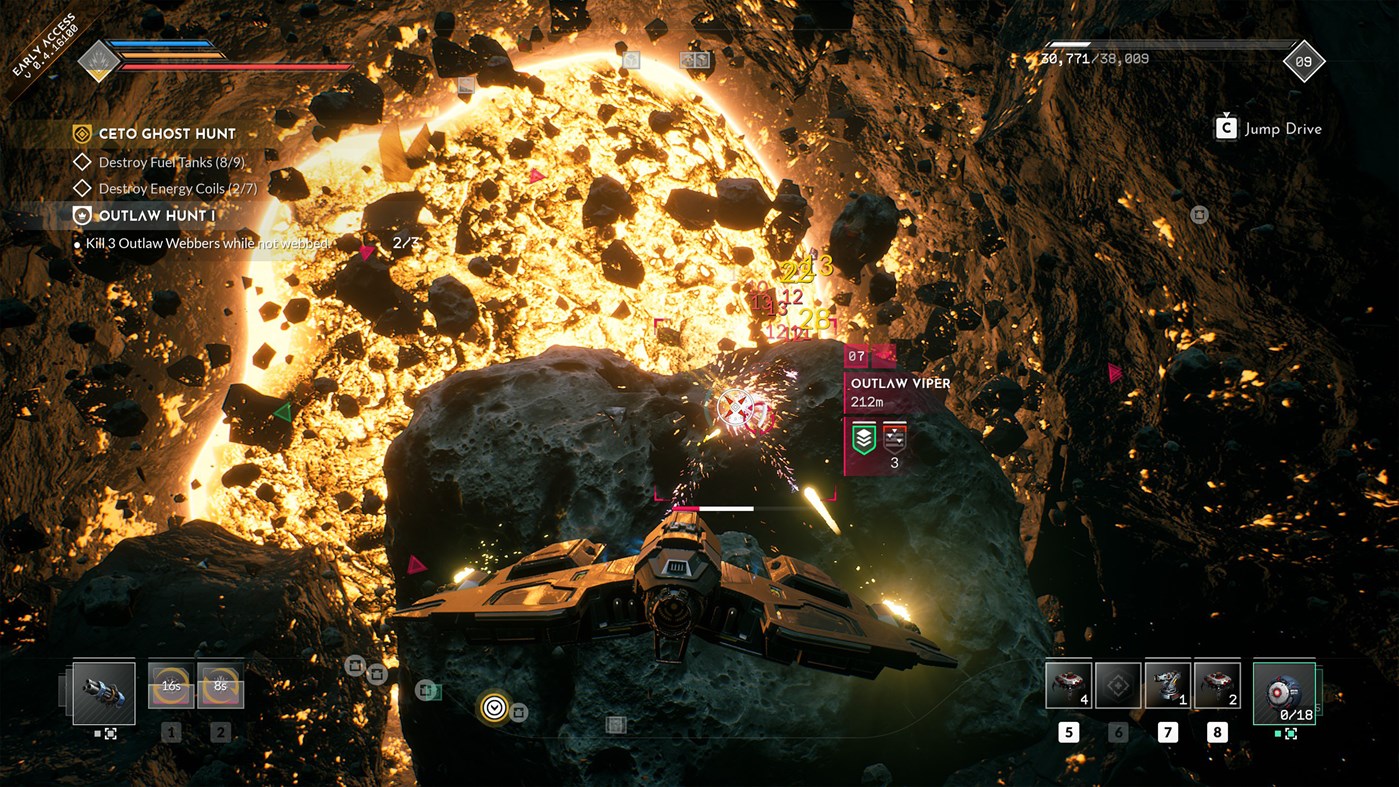
Task: Expand the OUTLAW HUNT I challenge header
Action: coord(150,215)
